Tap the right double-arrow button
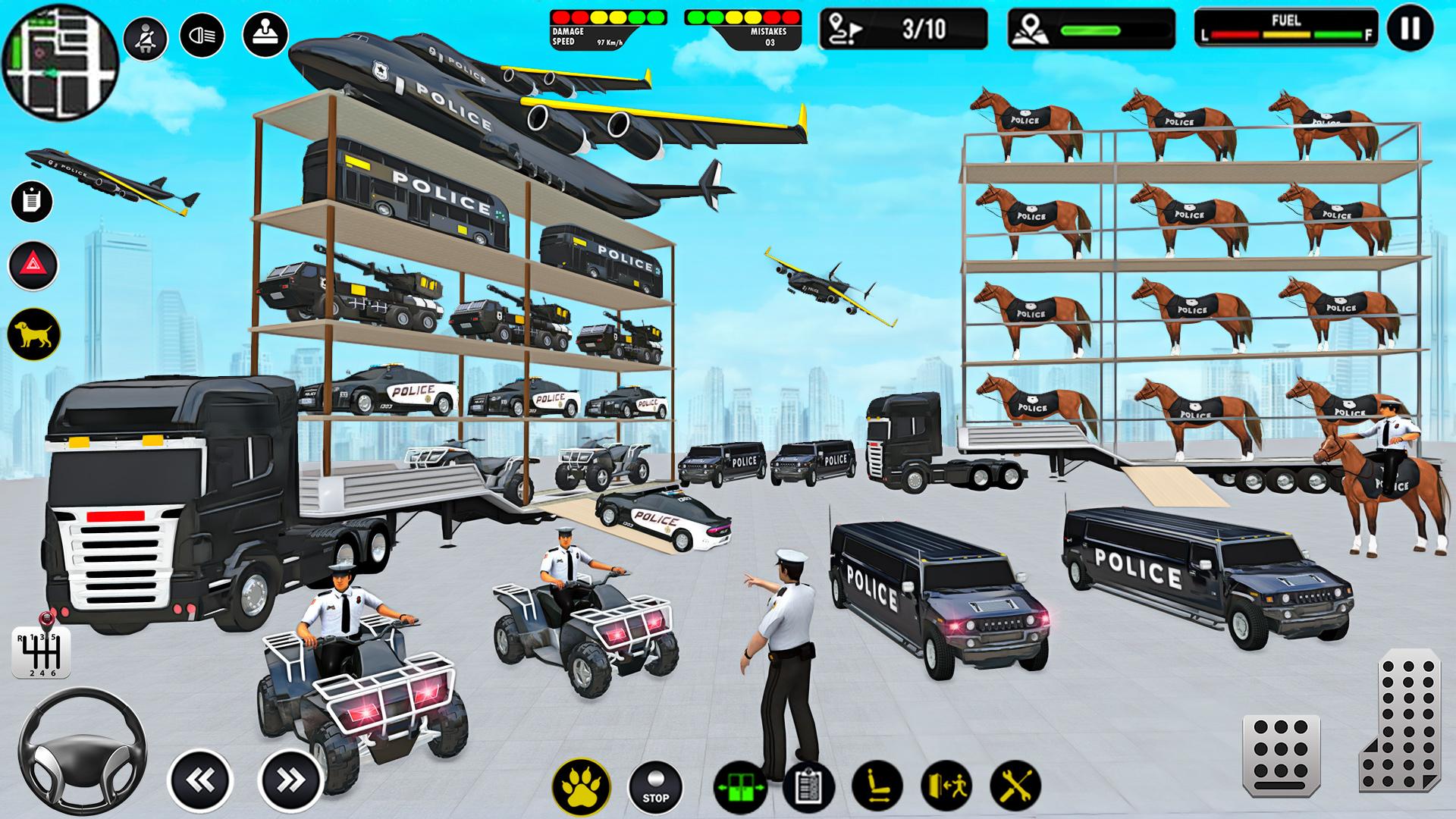The height and width of the screenshot is (819, 1456). pyautogui.click(x=289, y=780)
